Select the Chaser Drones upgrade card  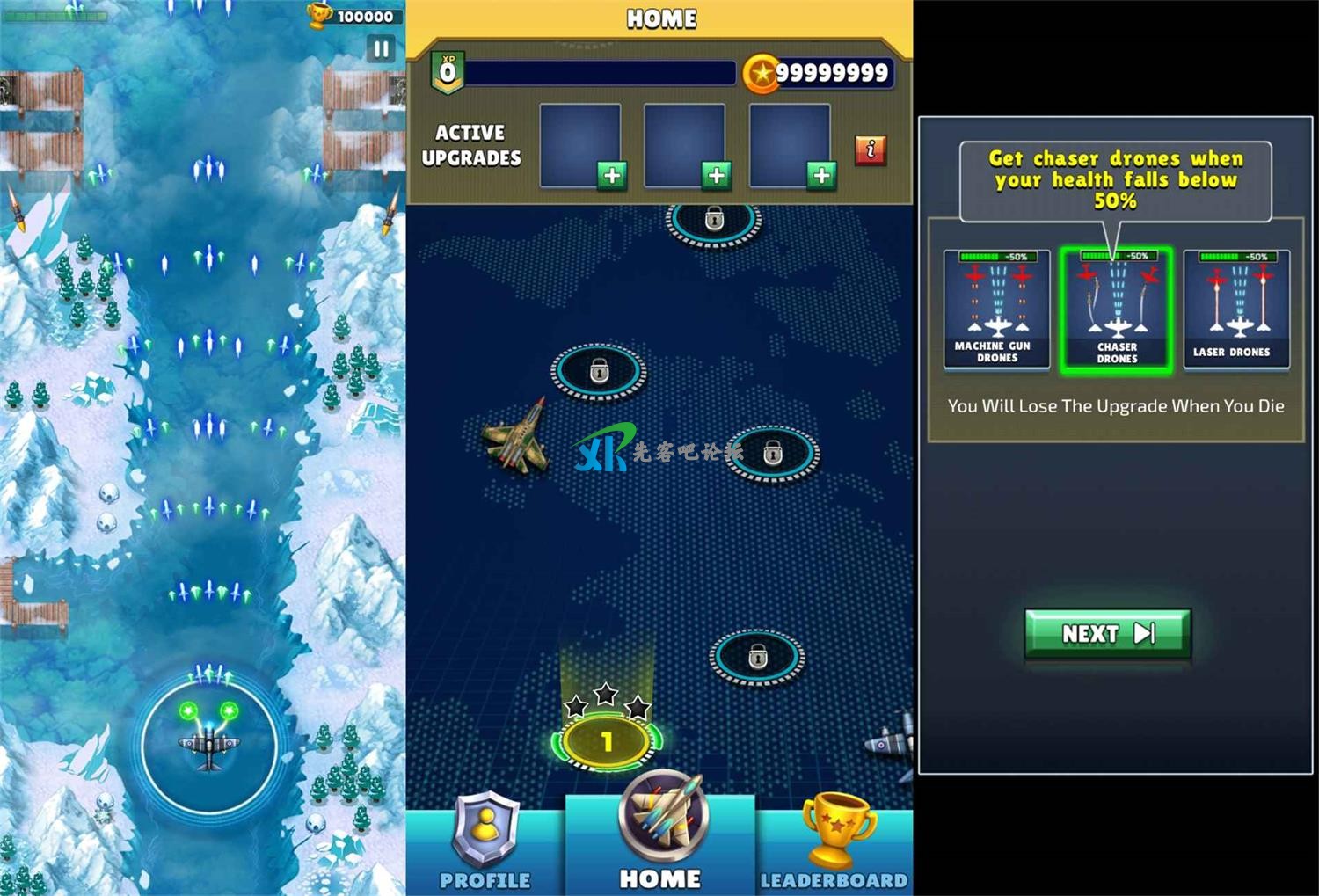tap(1116, 310)
